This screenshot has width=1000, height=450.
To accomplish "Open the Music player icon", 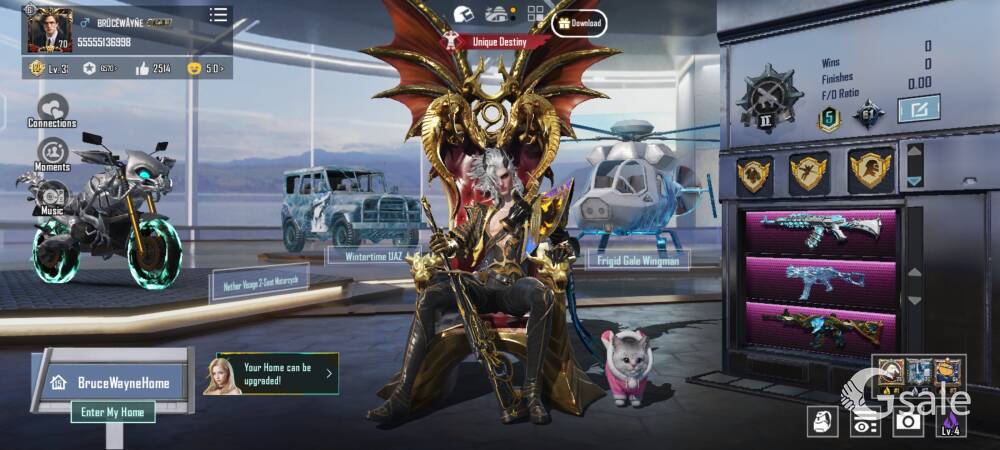I will pyautogui.click(x=52, y=197).
